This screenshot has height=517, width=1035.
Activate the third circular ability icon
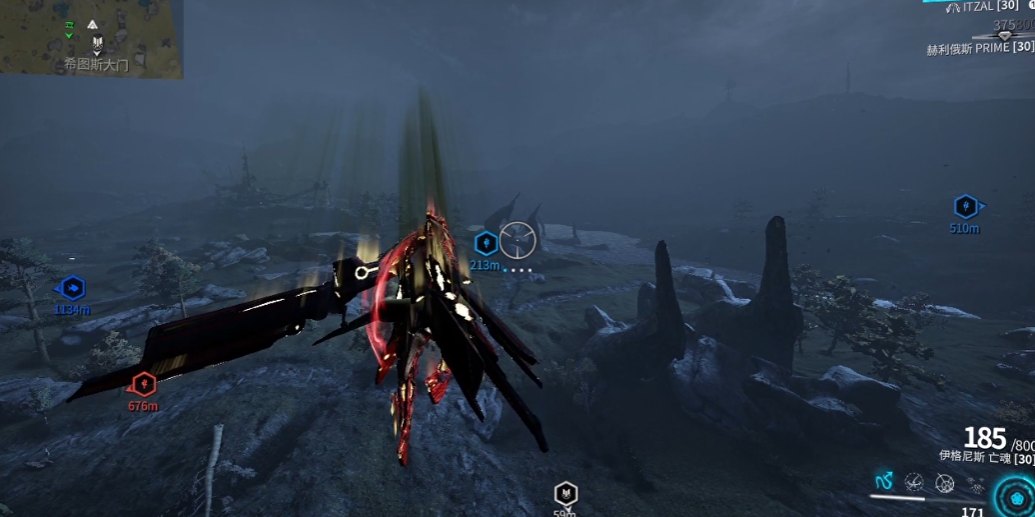coord(944,483)
